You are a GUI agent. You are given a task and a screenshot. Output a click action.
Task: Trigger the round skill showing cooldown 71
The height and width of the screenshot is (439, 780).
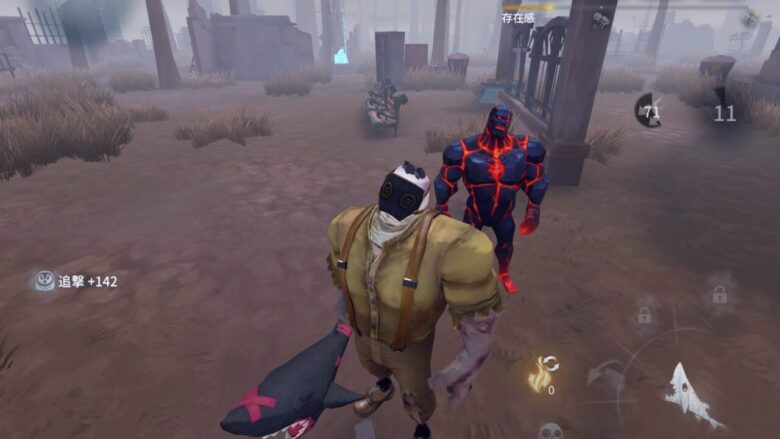click(x=649, y=111)
